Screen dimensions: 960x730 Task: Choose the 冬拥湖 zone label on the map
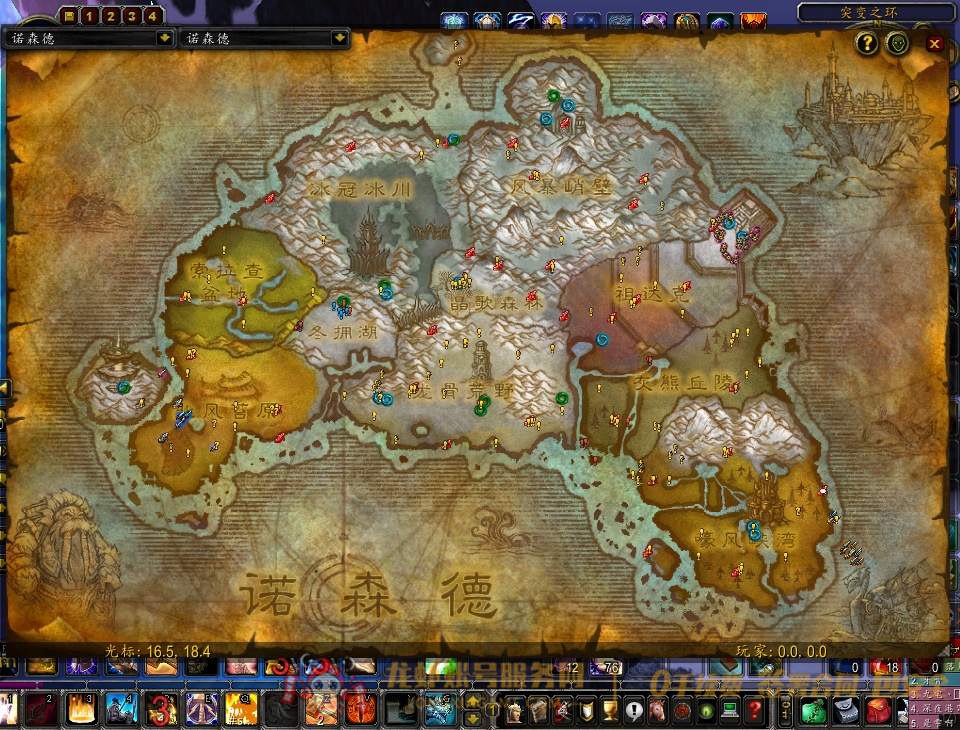[x=342, y=331]
